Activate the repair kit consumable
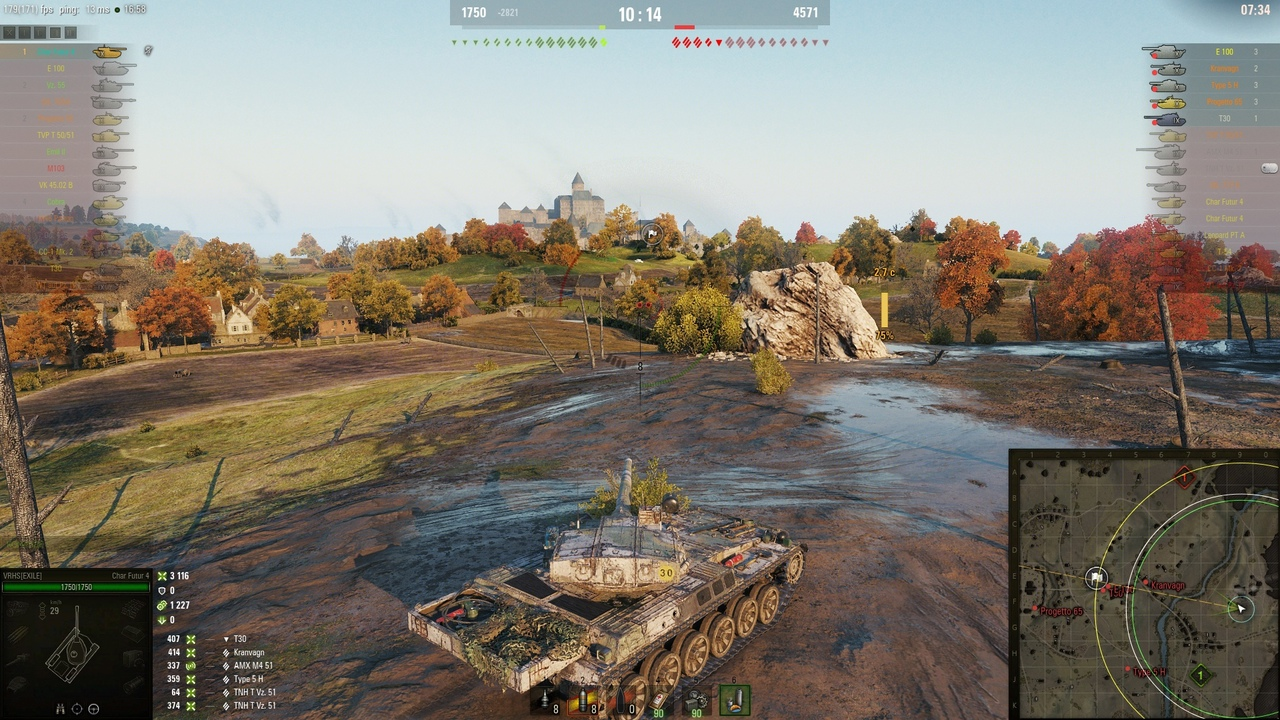 pyautogui.click(x=696, y=701)
